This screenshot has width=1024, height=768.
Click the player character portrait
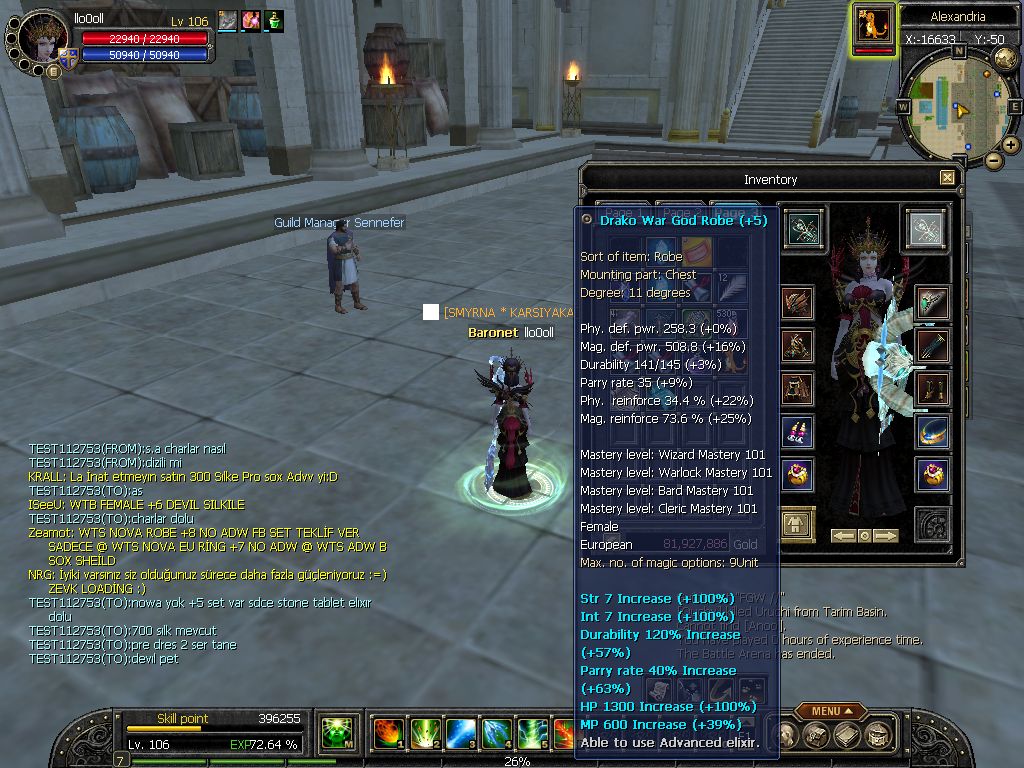coord(43,39)
